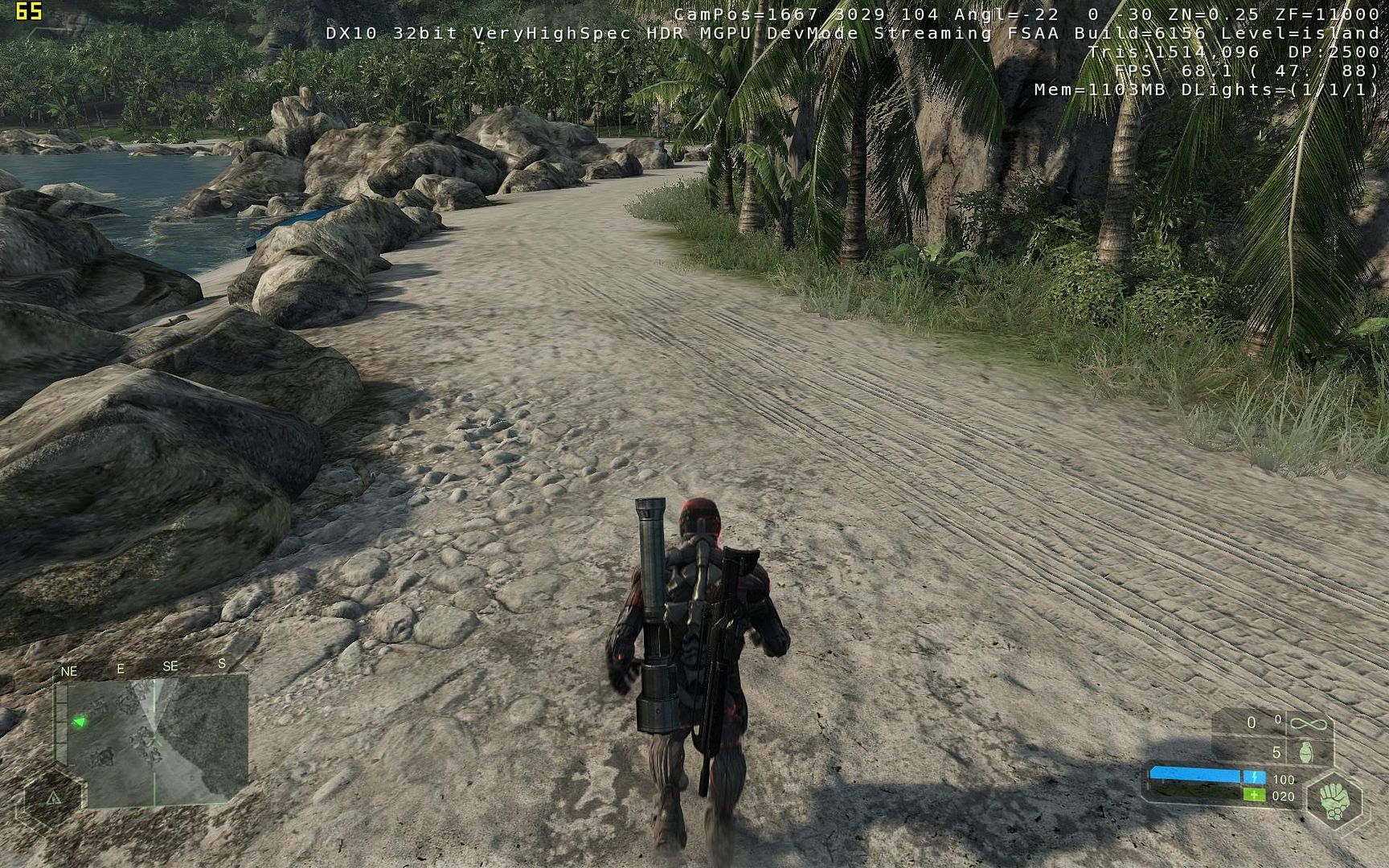Click the warning triangle icon beside the minimap

click(54, 798)
